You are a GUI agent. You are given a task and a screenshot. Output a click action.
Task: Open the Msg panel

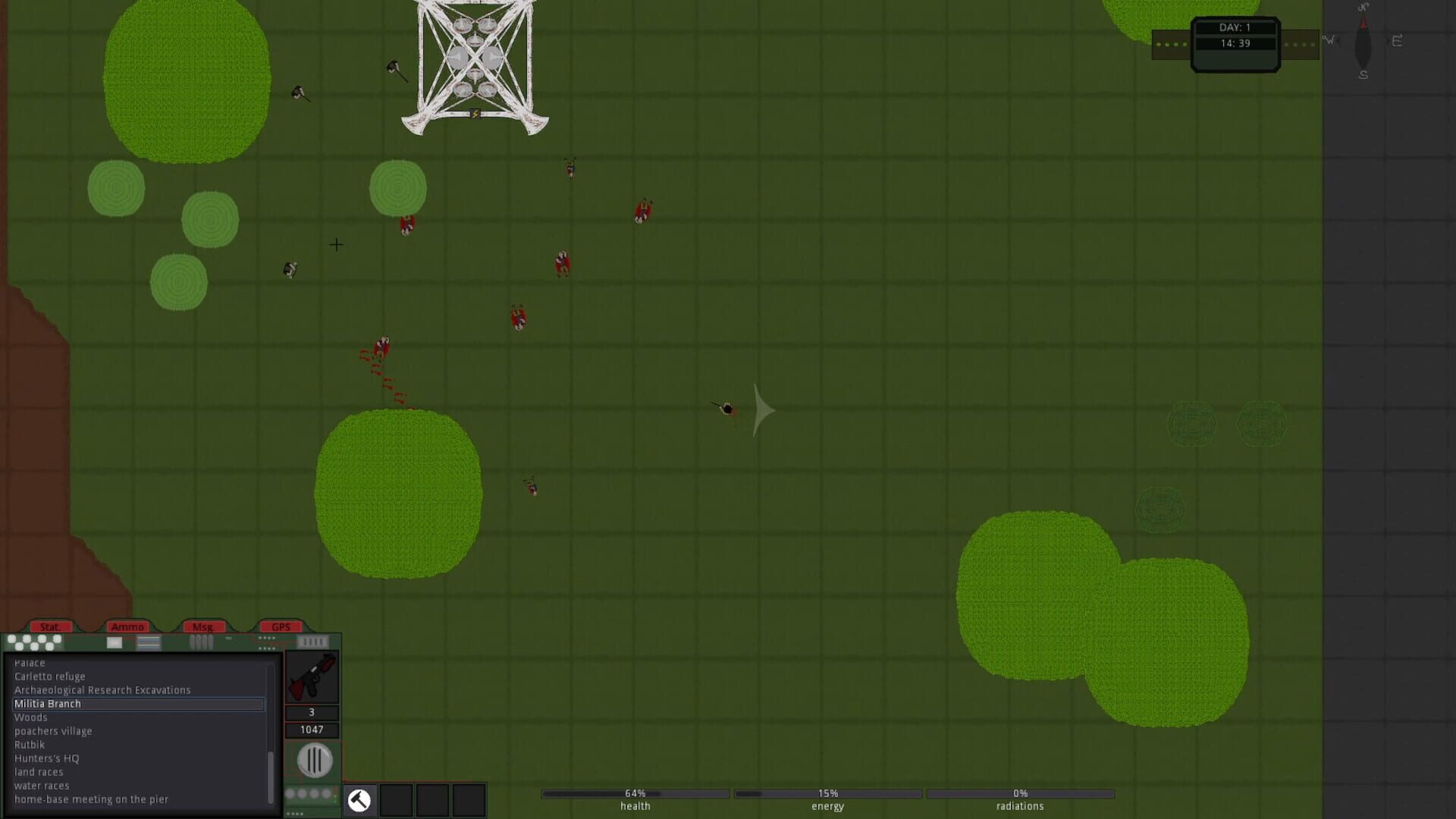203,626
